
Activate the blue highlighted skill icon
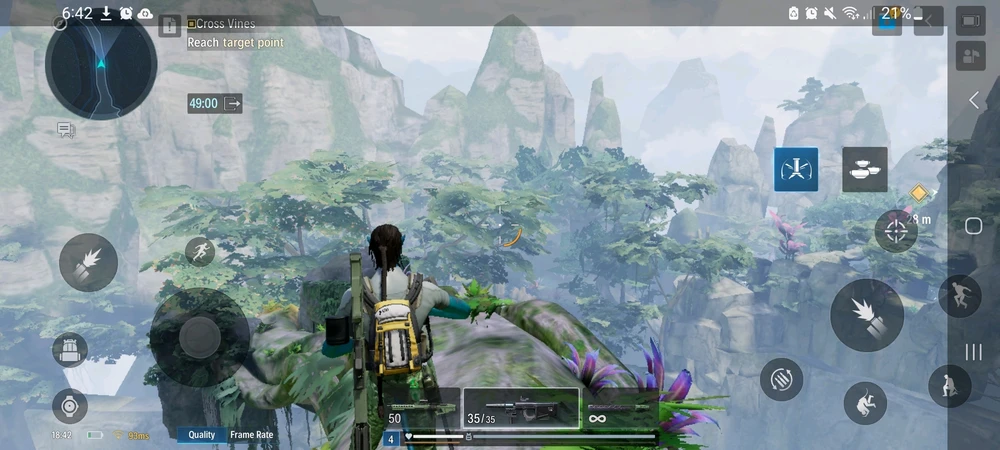796,170
